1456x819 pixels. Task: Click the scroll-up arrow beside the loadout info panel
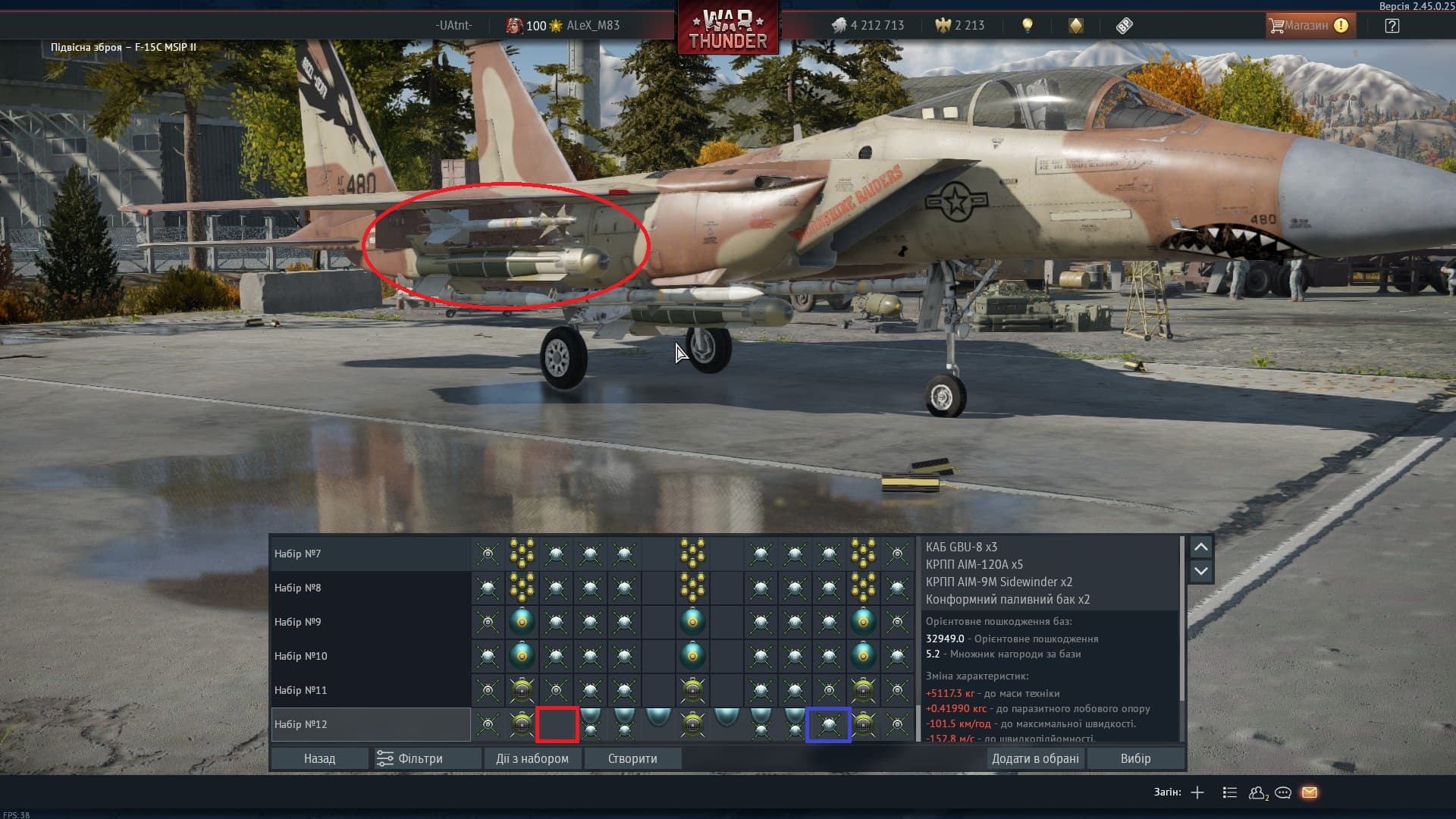(x=1200, y=548)
